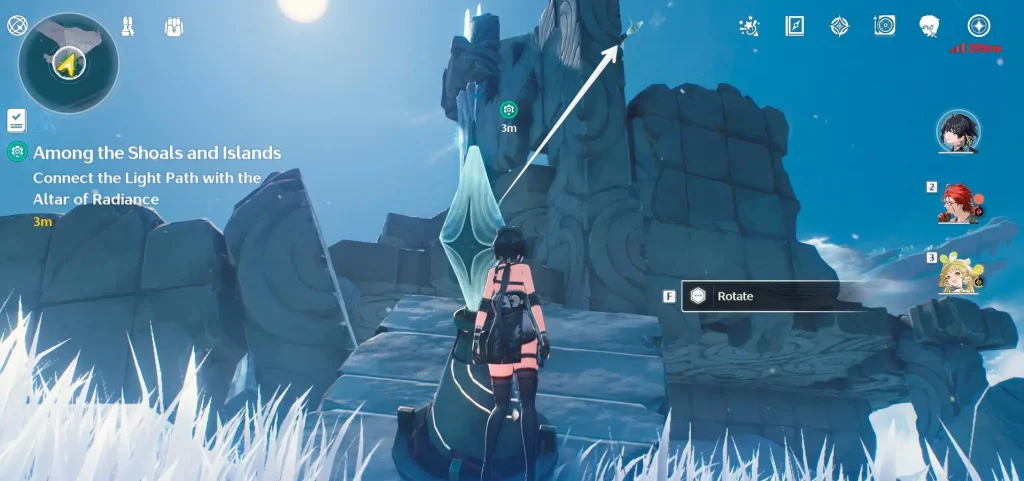
Task: Click the Rotate interaction option
Action: (x=758, y=296)
